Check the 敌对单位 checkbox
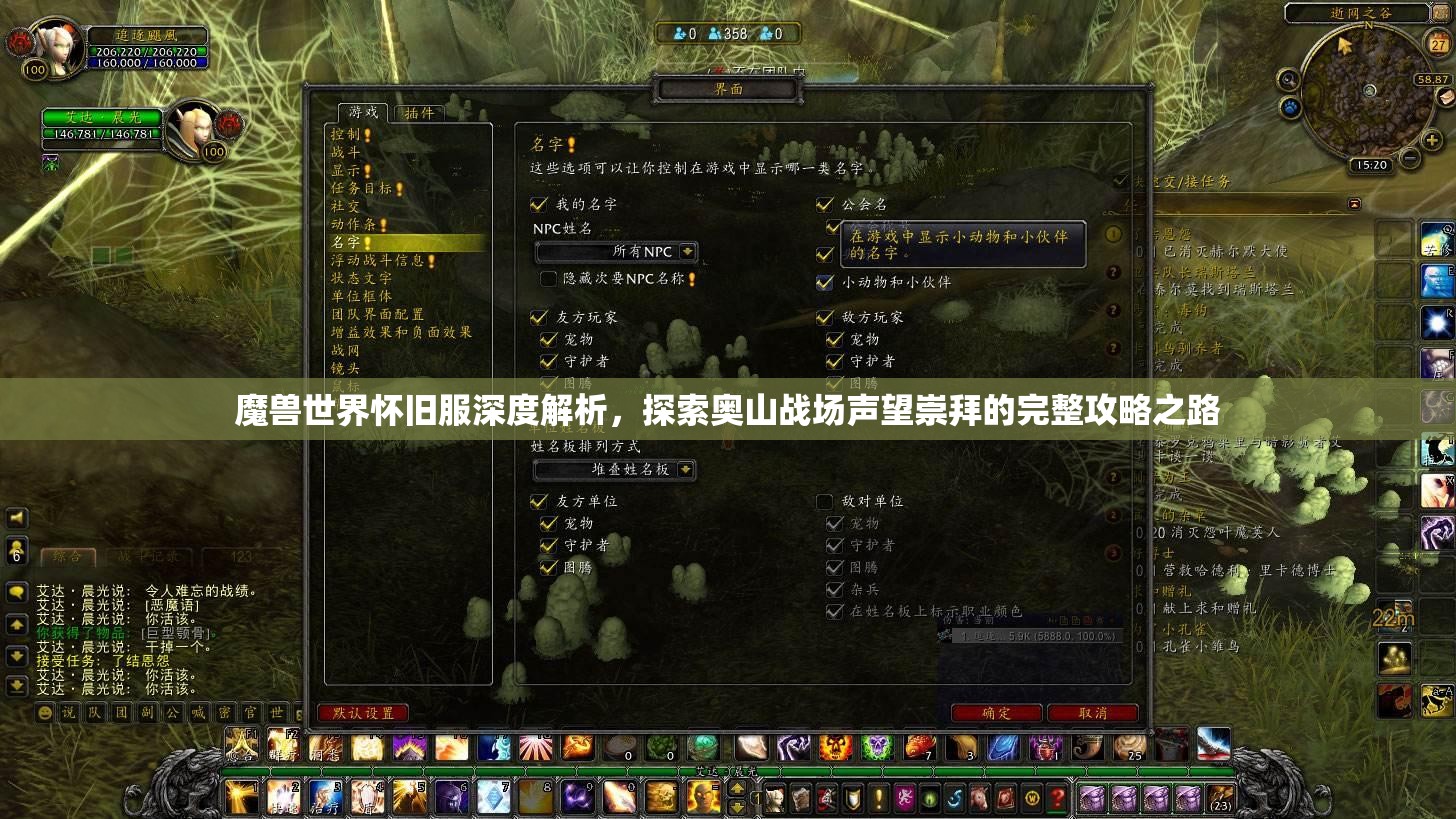This screenshot has width=1456, height=819. (825, 502)
